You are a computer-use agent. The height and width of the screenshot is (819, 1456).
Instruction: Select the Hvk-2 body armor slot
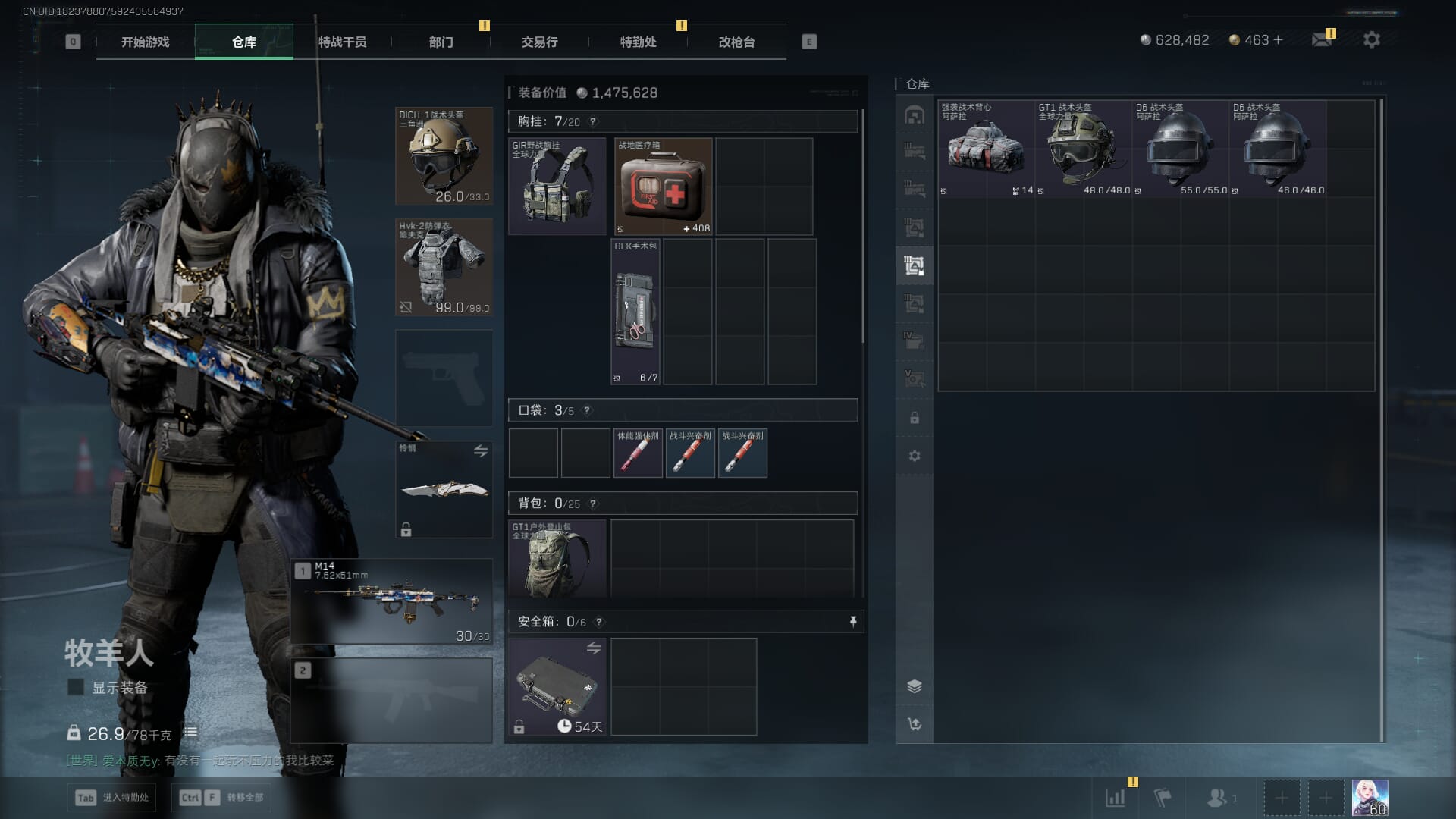click(x=444, y=267)
